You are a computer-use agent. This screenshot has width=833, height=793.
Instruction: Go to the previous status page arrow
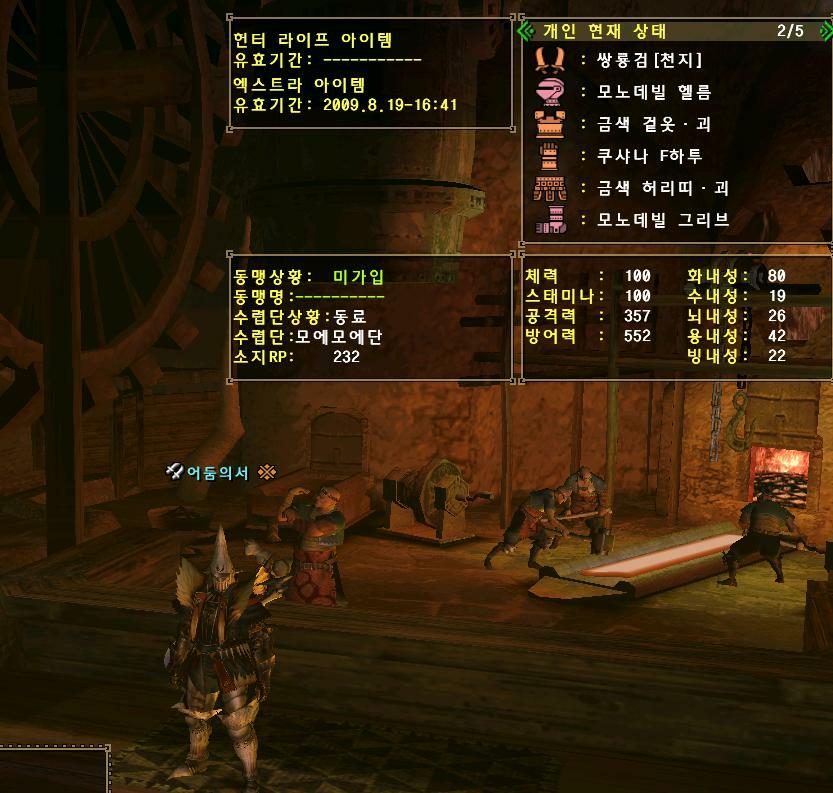coord(527,31)
